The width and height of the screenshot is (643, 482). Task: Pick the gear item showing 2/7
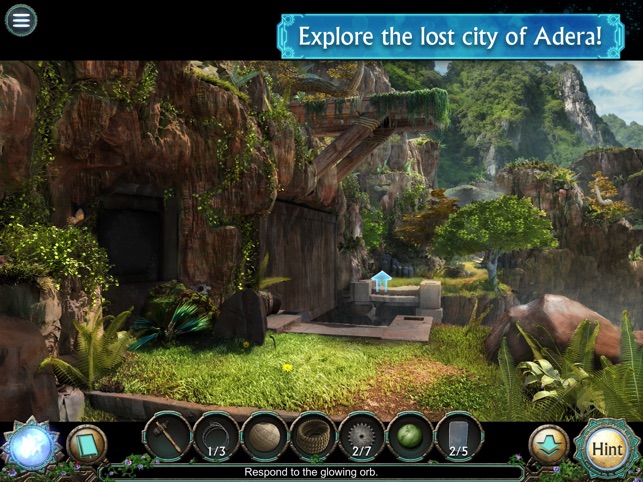point(362,436)
